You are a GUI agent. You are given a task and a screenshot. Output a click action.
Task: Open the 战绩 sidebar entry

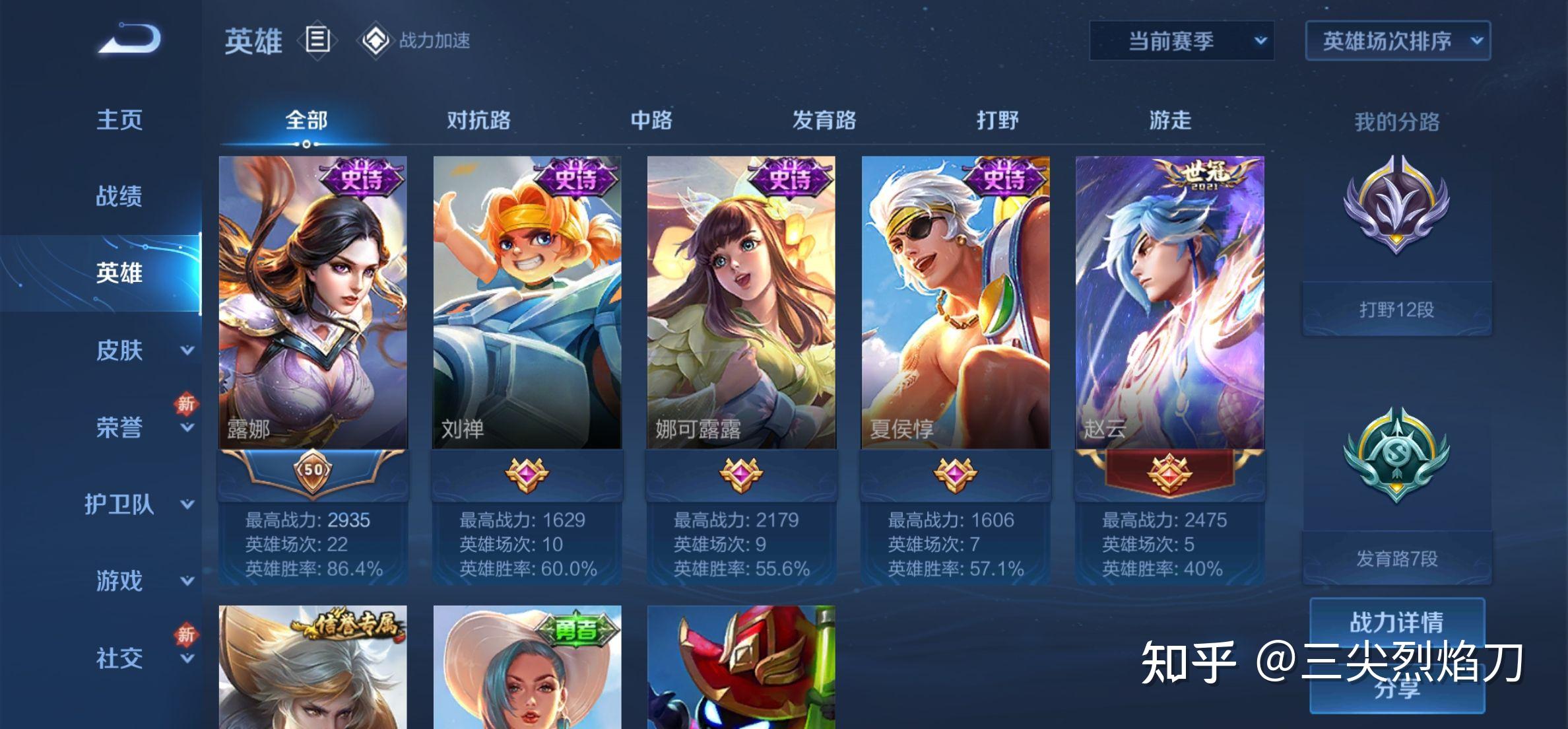coord(119,196)
